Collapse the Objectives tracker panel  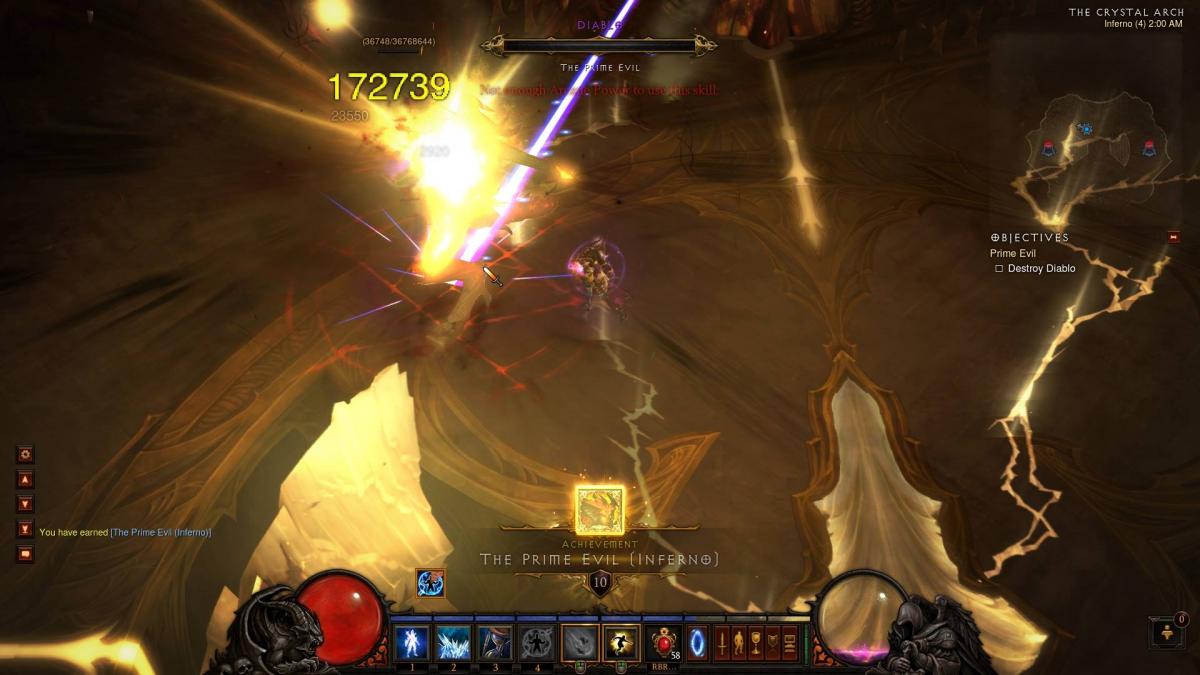coord(1173,237)
